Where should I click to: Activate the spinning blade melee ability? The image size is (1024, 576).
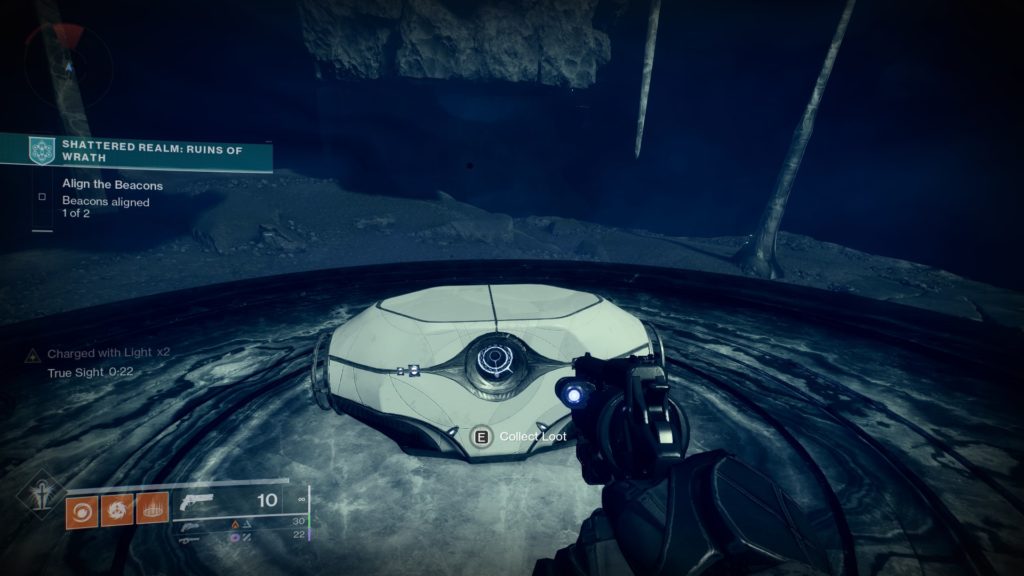tap(116, 510)
